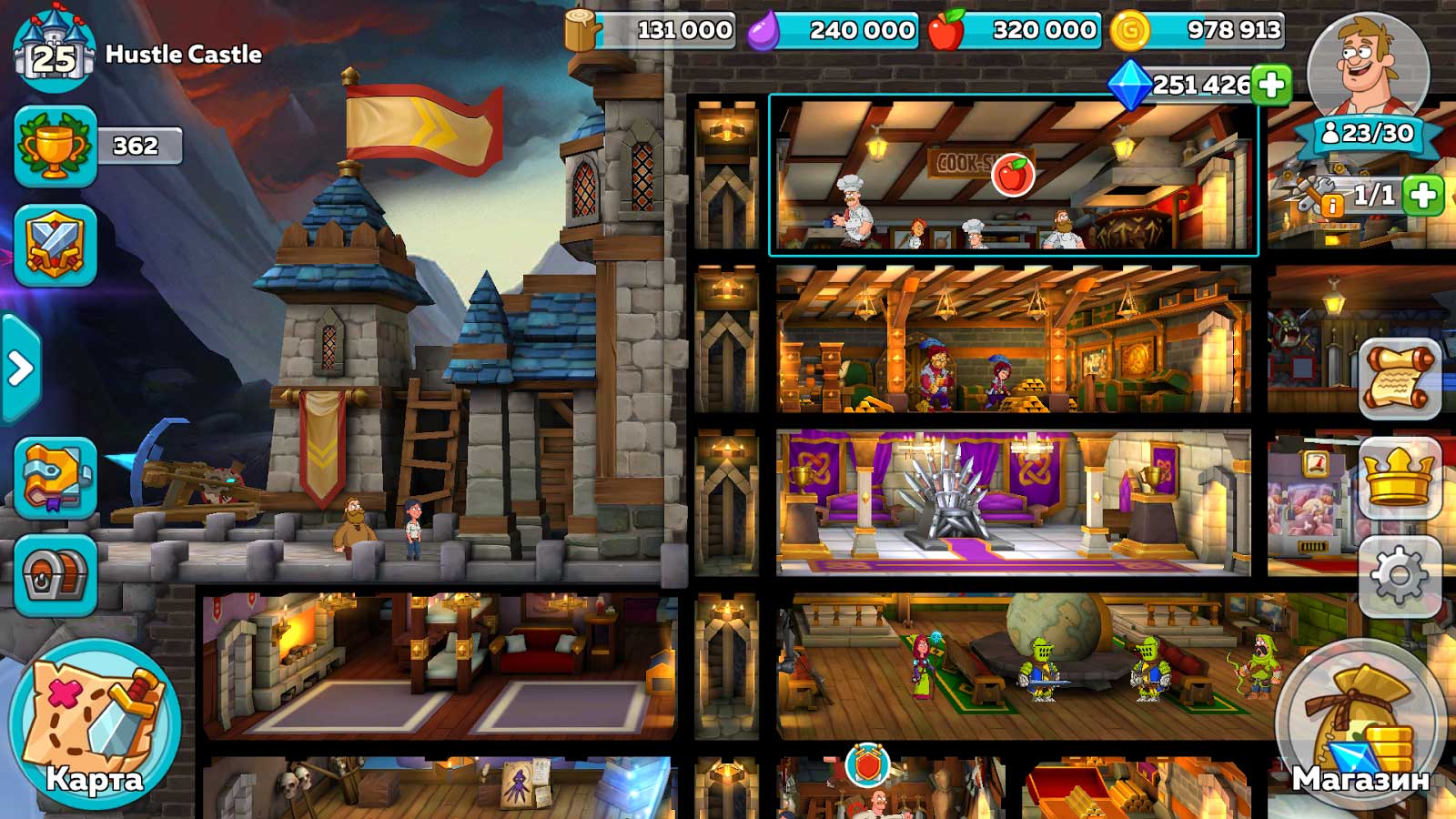Open the crossed swords shield icon
Viewport: 1456px width, 819px height.
56,245
